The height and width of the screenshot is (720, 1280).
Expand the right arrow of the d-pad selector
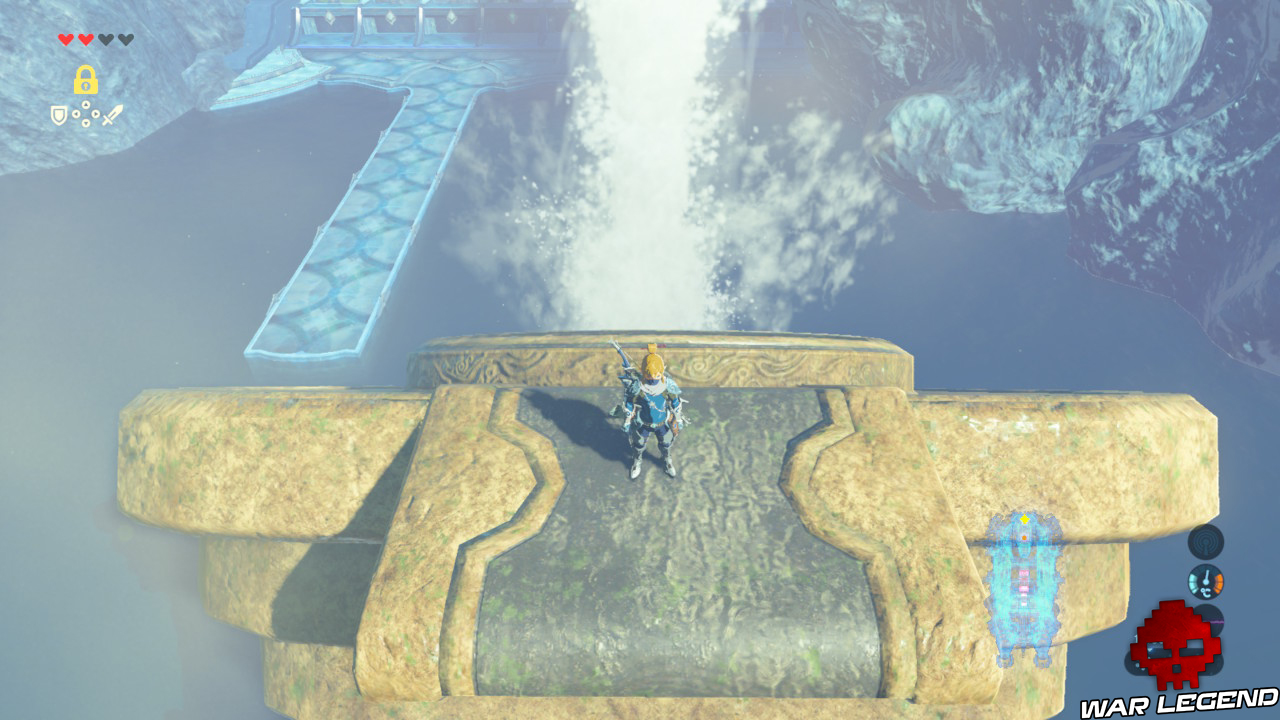[95, 113]
